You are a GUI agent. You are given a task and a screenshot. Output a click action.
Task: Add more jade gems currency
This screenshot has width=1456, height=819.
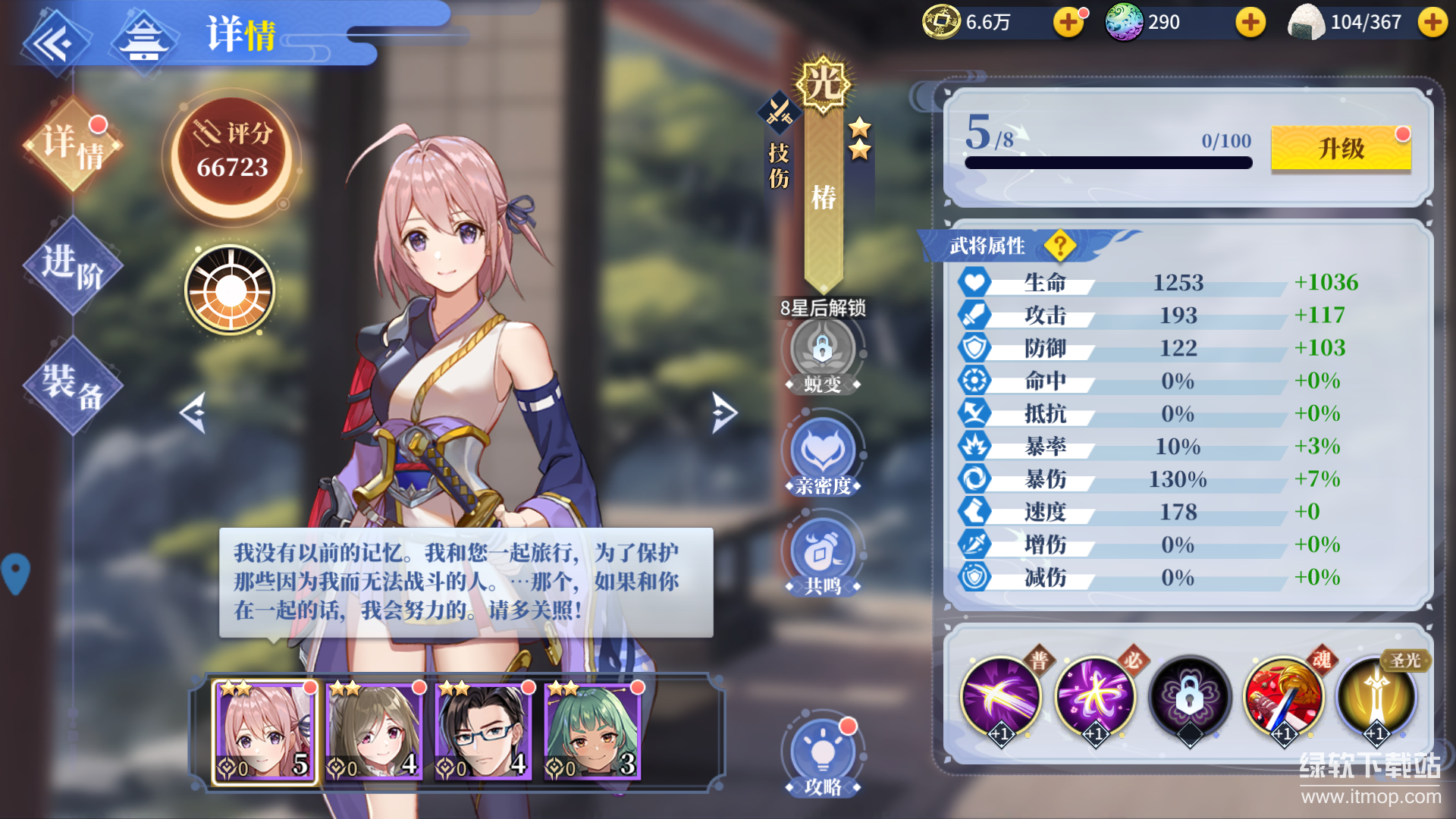(x=1250, y=23)
